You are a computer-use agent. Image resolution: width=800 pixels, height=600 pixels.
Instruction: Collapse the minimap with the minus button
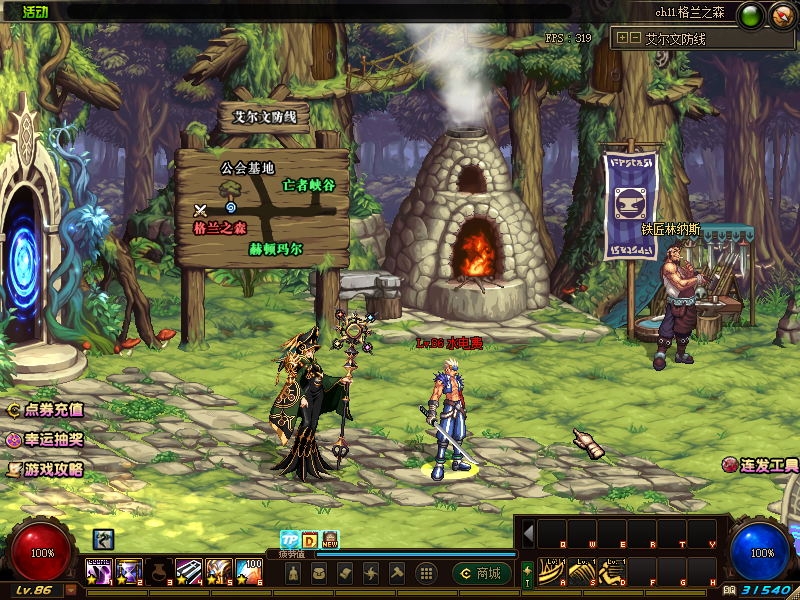coord(635,38)
